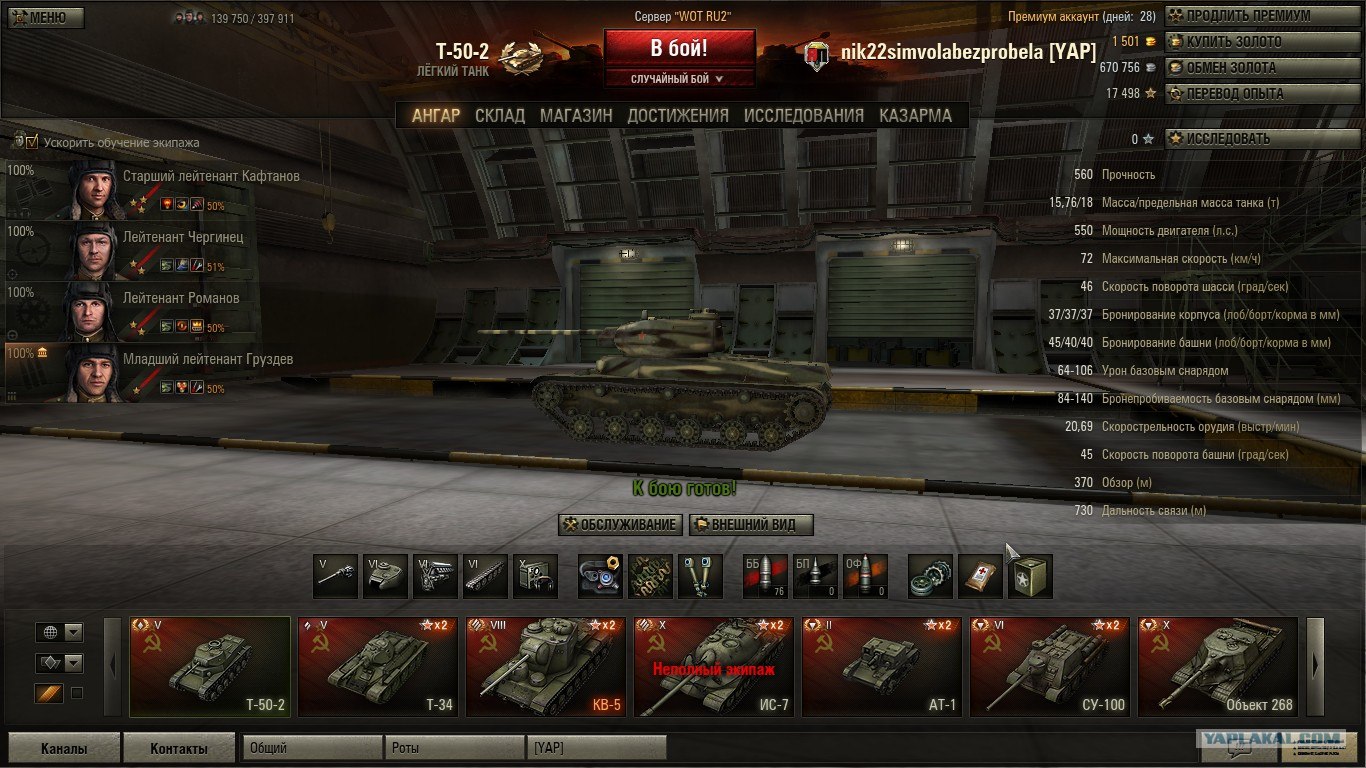1366x768 pixels.
Task: Click ПРОДЛИТЬ ПРЕМИУМ button
Action: 1250,16
